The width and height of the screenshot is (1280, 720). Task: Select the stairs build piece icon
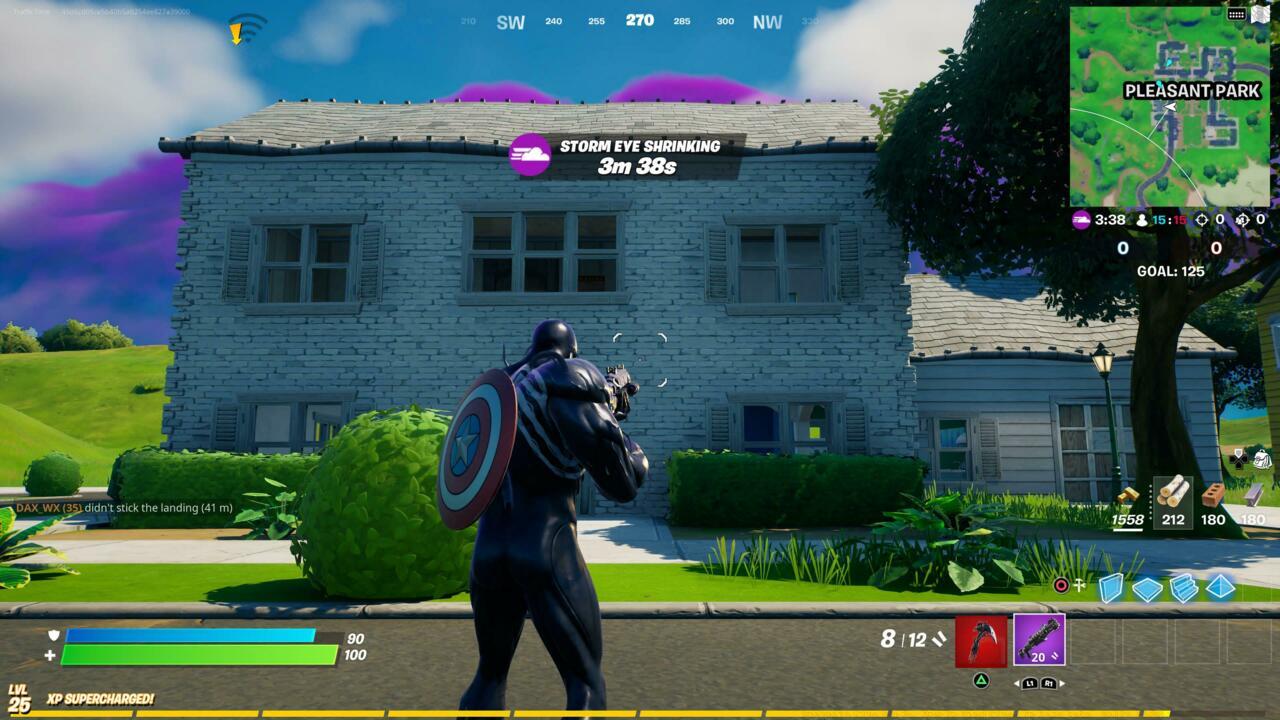point(1183,588)
